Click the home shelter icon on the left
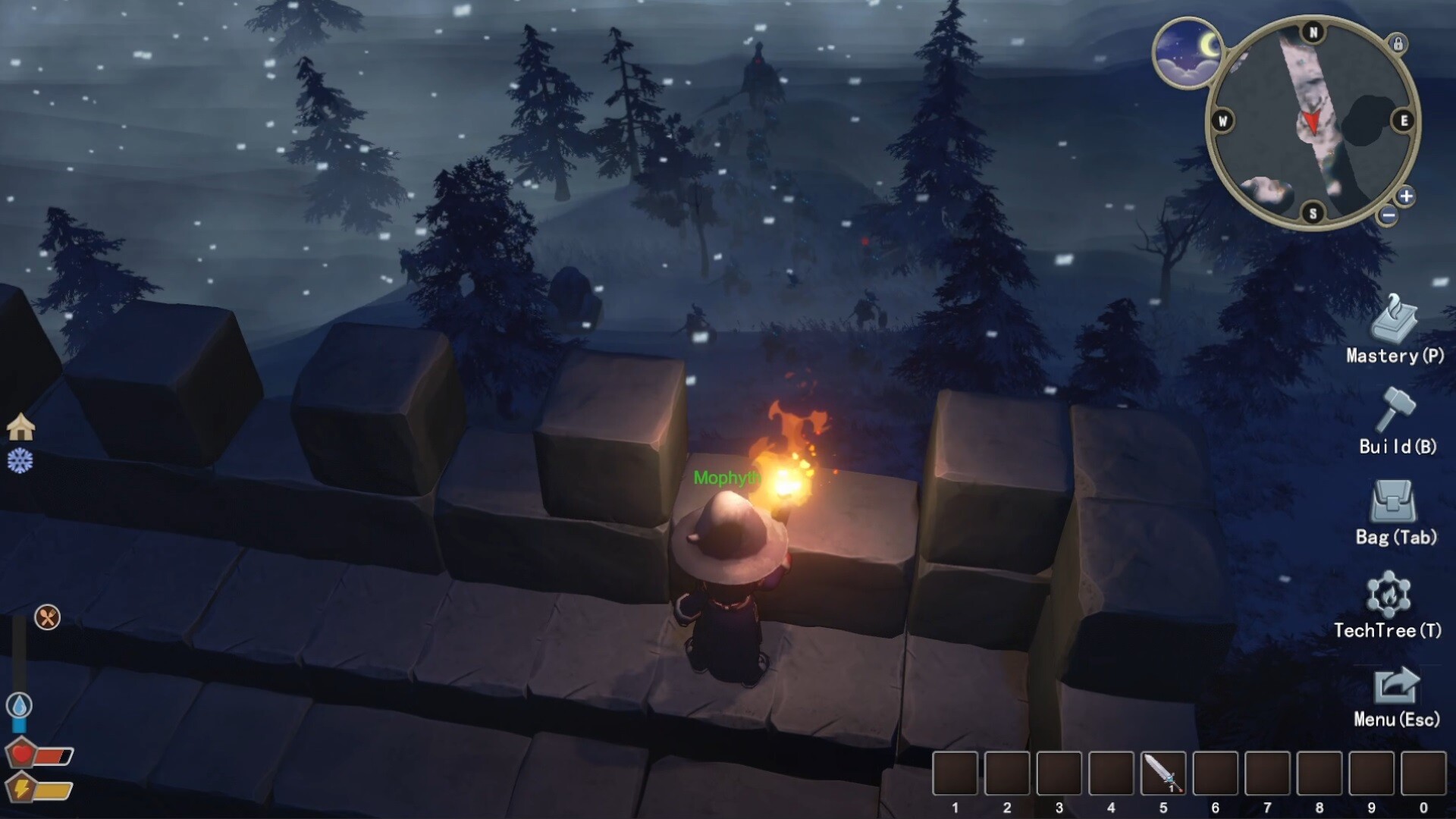This screenshot has height=819, width=1456. click(22, 425)
